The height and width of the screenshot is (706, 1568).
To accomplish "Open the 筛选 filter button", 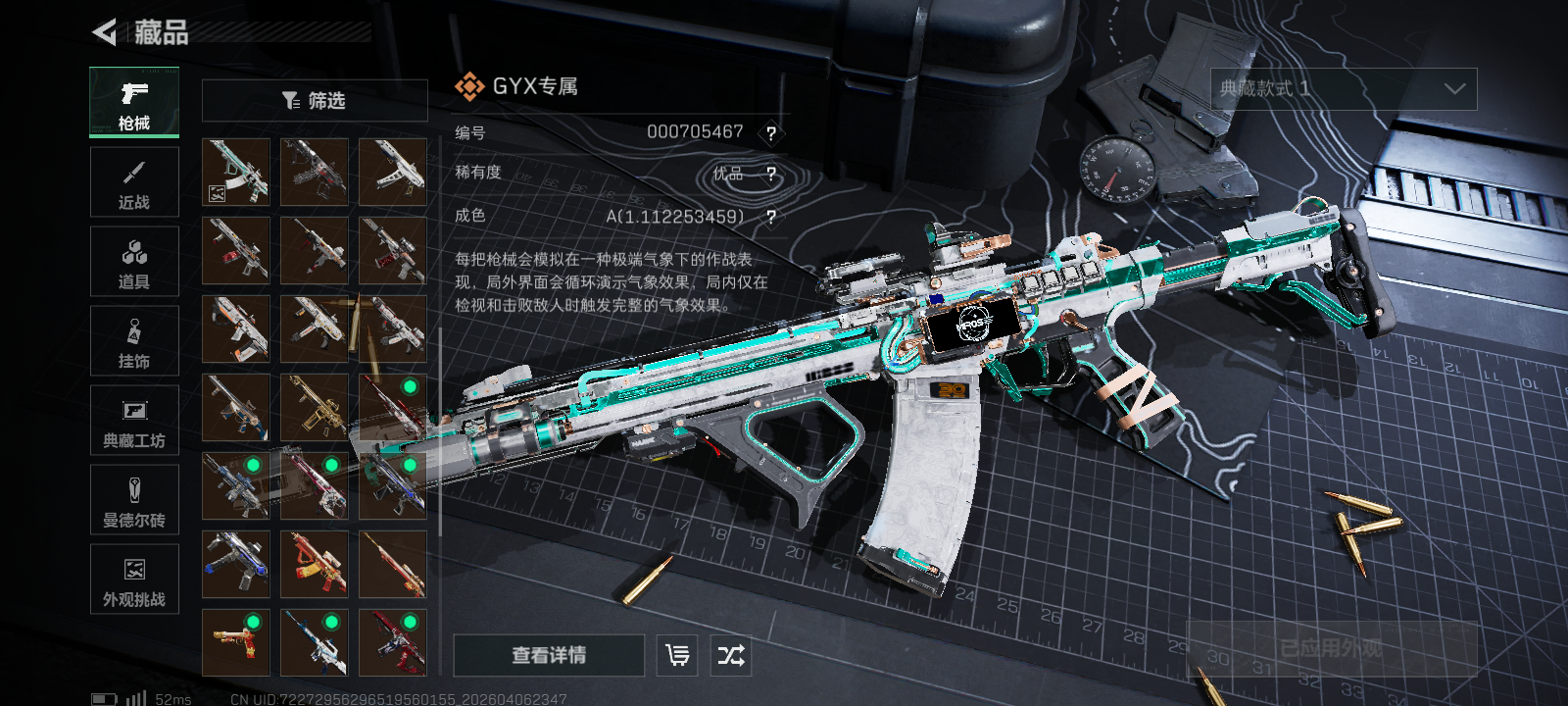I will point(315,100).
